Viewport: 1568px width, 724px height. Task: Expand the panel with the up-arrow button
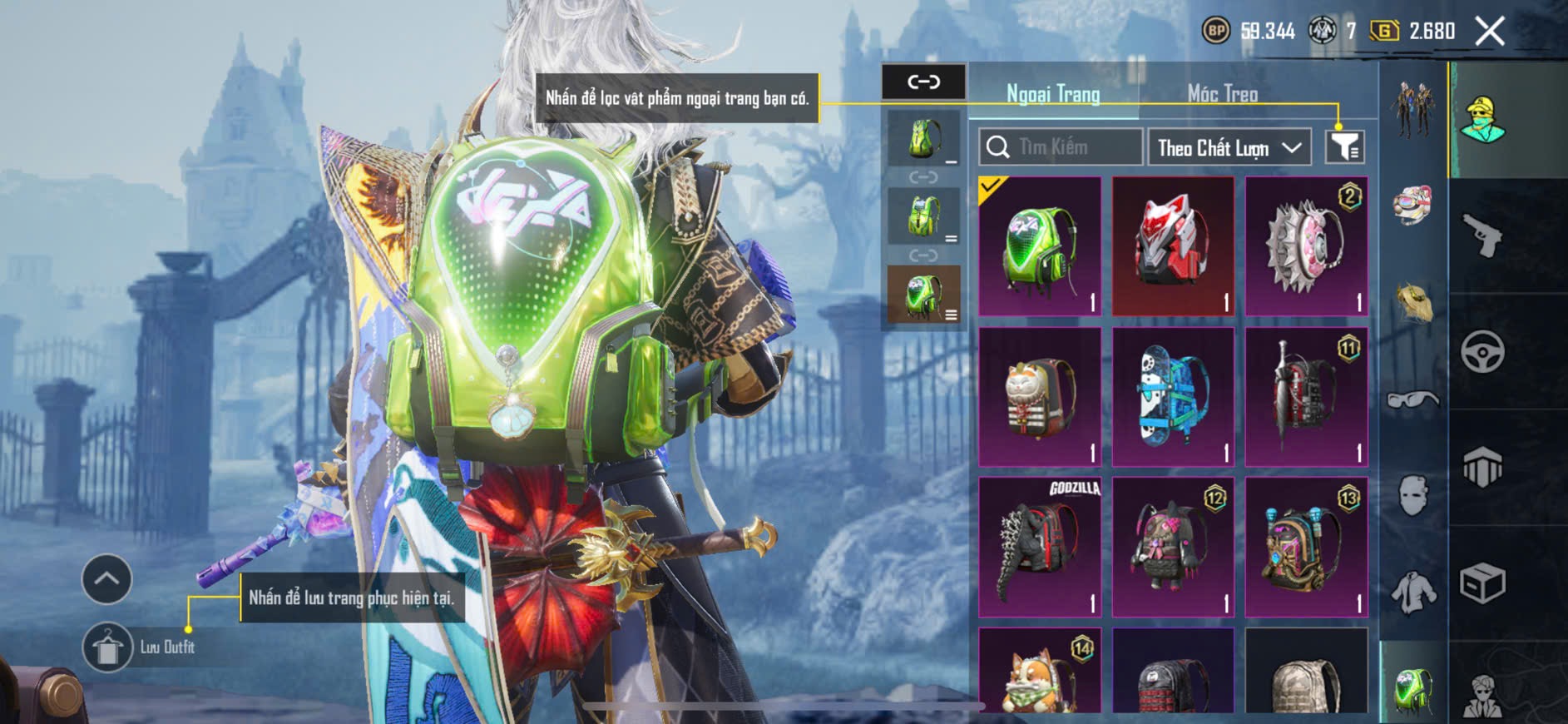pyautogui.click(x=106, y=578)
